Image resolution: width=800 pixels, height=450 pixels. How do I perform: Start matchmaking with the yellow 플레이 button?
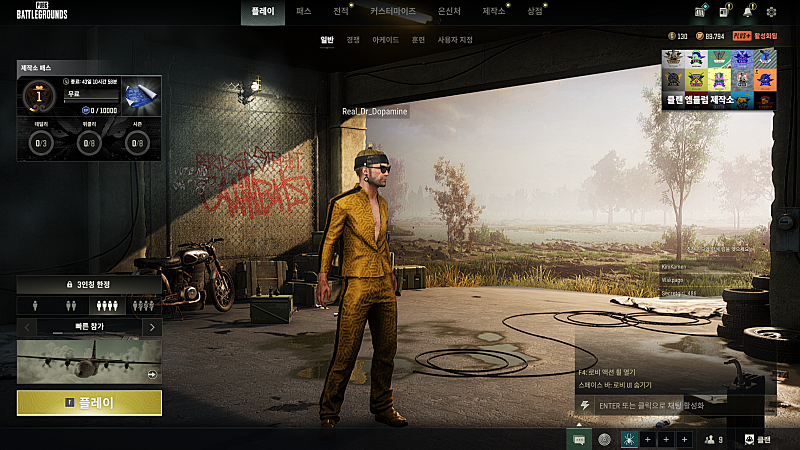89,403
